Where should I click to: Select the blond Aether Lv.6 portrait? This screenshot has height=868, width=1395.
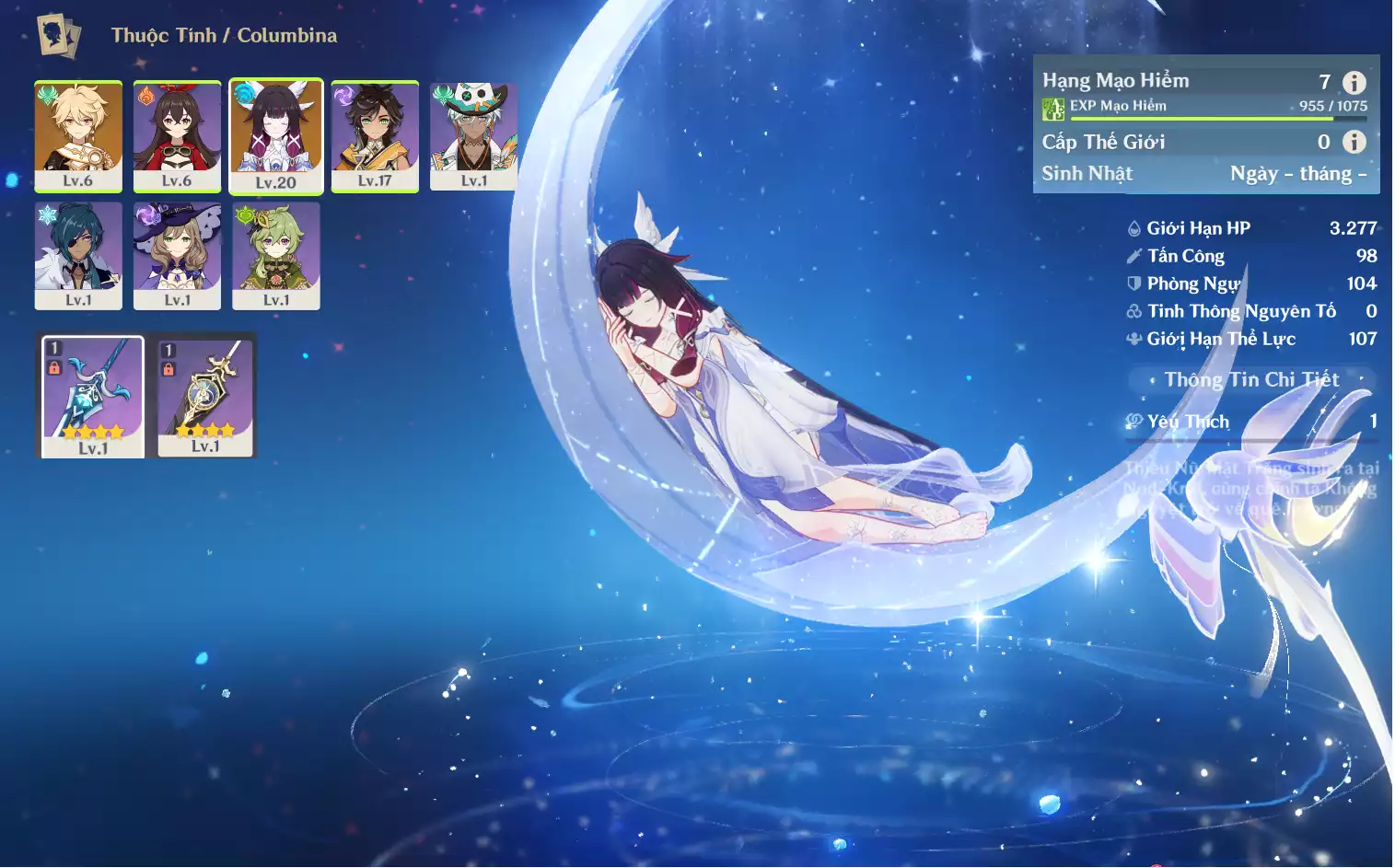click(78, 135)
